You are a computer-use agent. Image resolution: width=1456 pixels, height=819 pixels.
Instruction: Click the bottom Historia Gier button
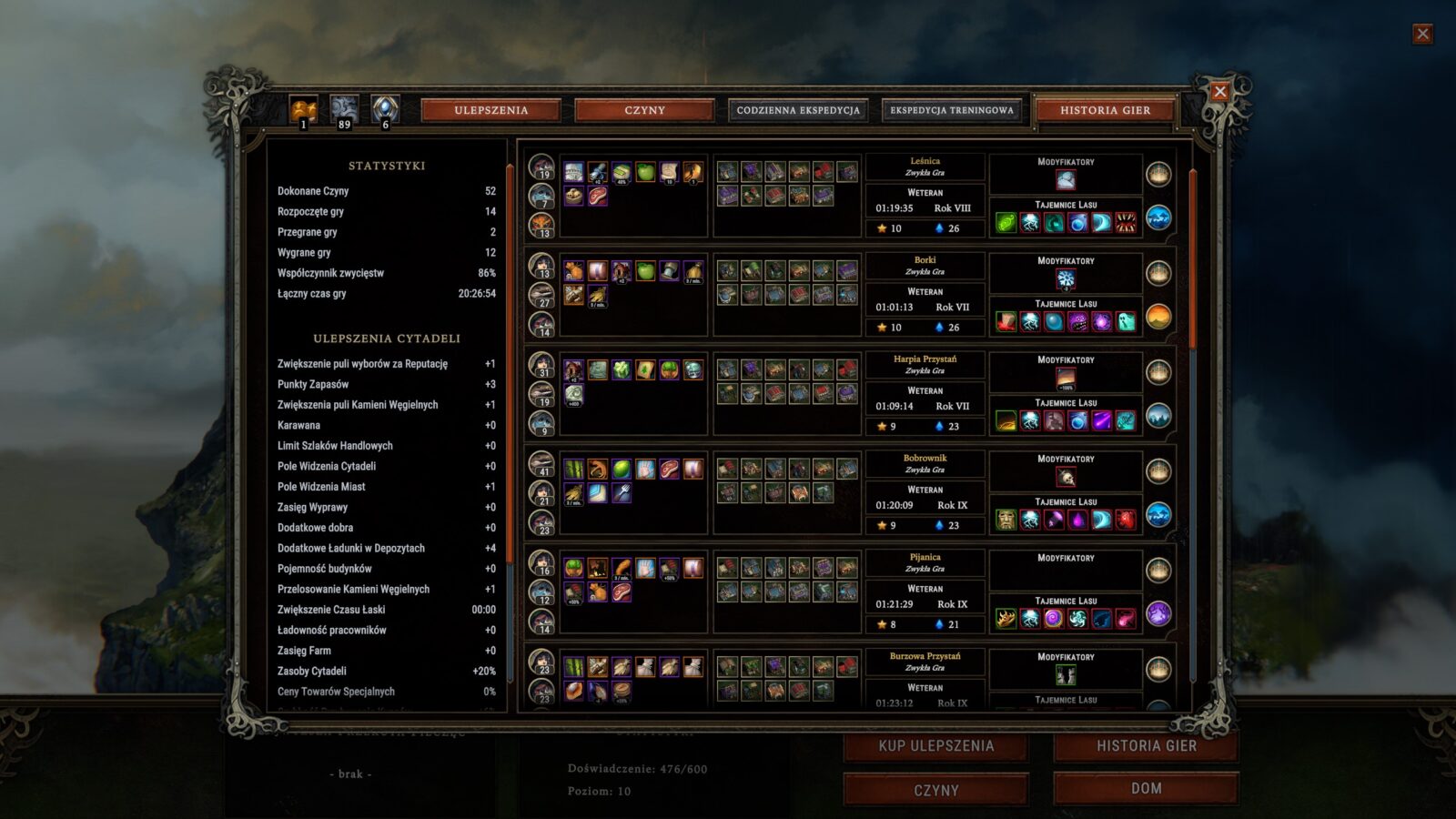click(x=1146, y=746)
